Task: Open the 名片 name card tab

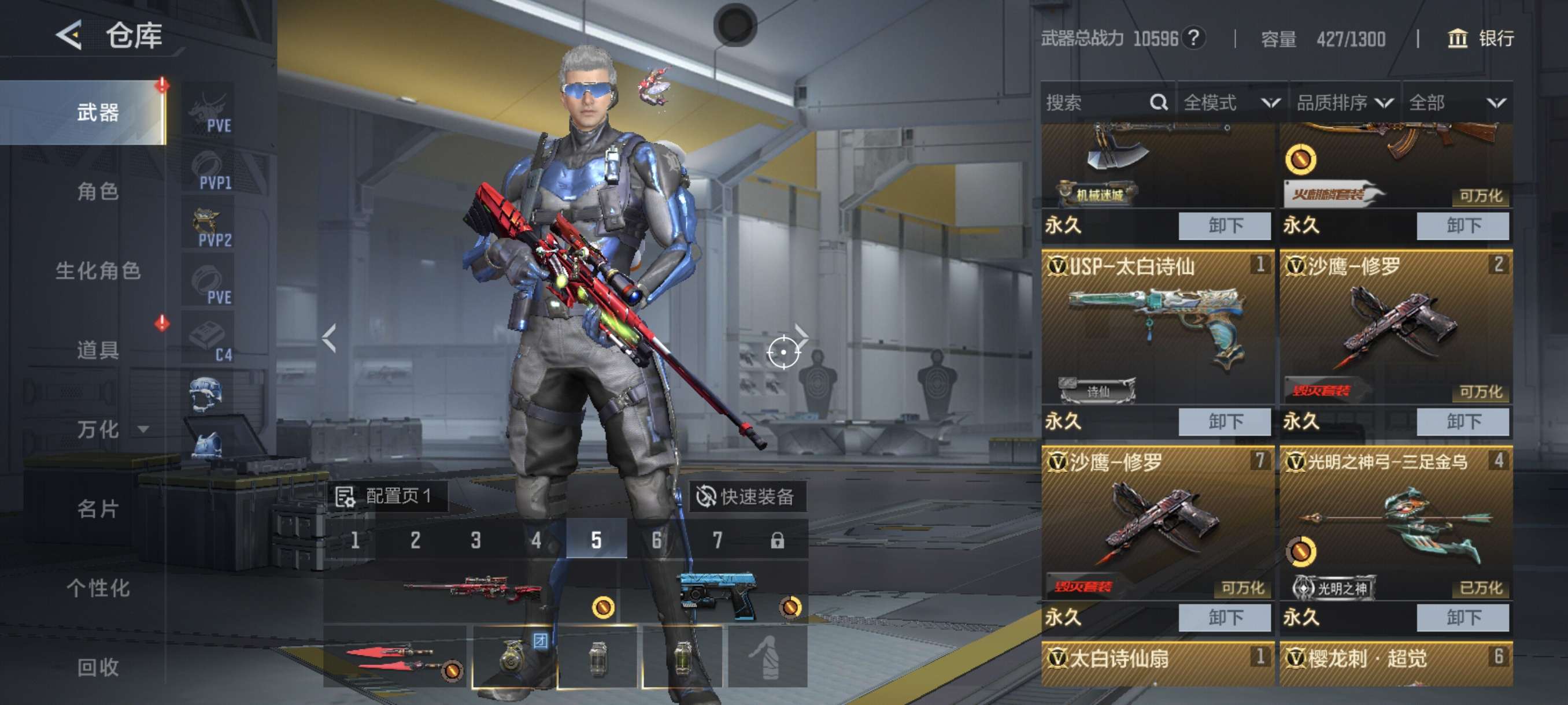Action: 97,509
